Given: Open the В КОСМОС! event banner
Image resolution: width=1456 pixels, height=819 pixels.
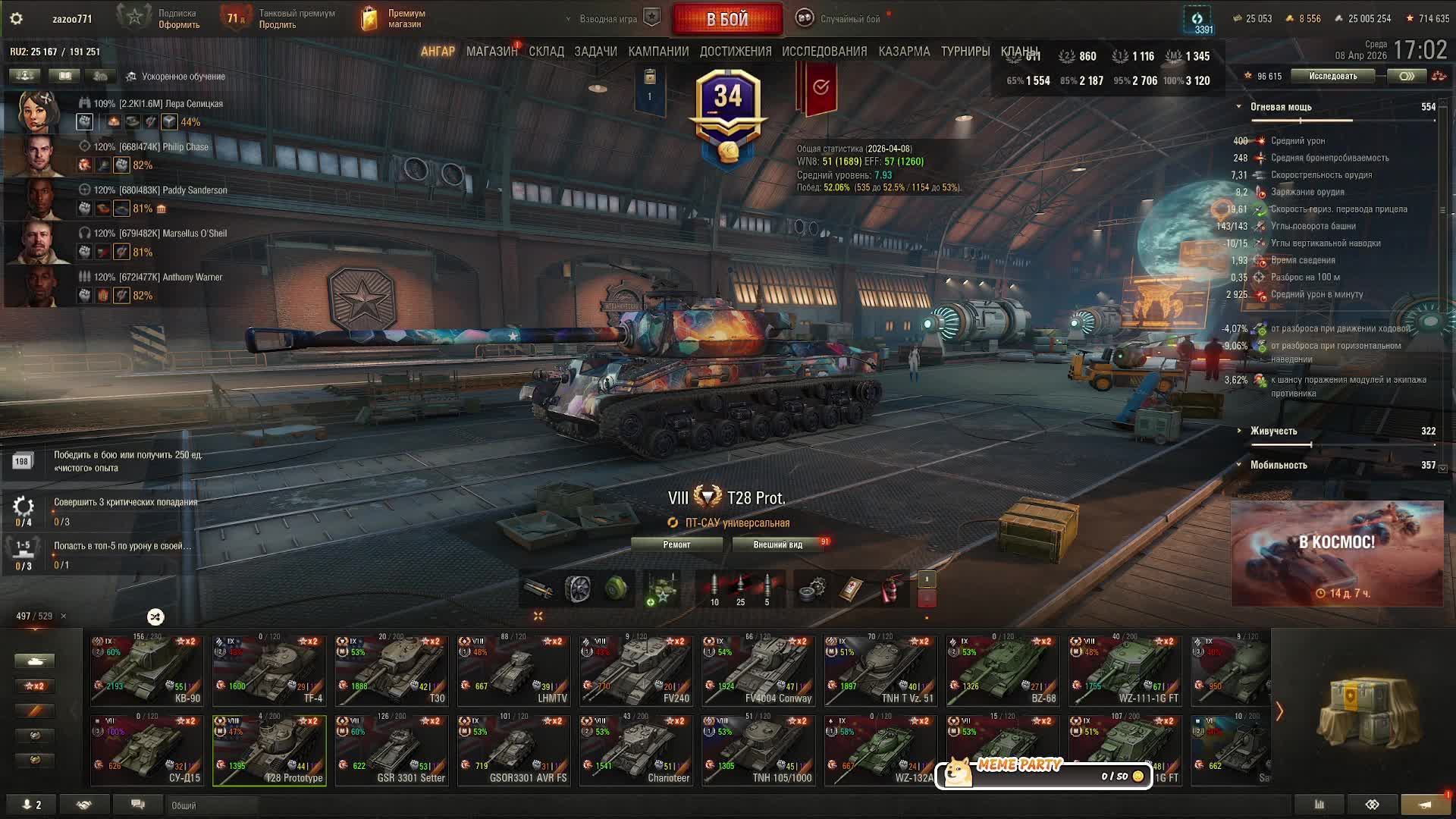Looking at the screenshot, I should coord(1336,554).
